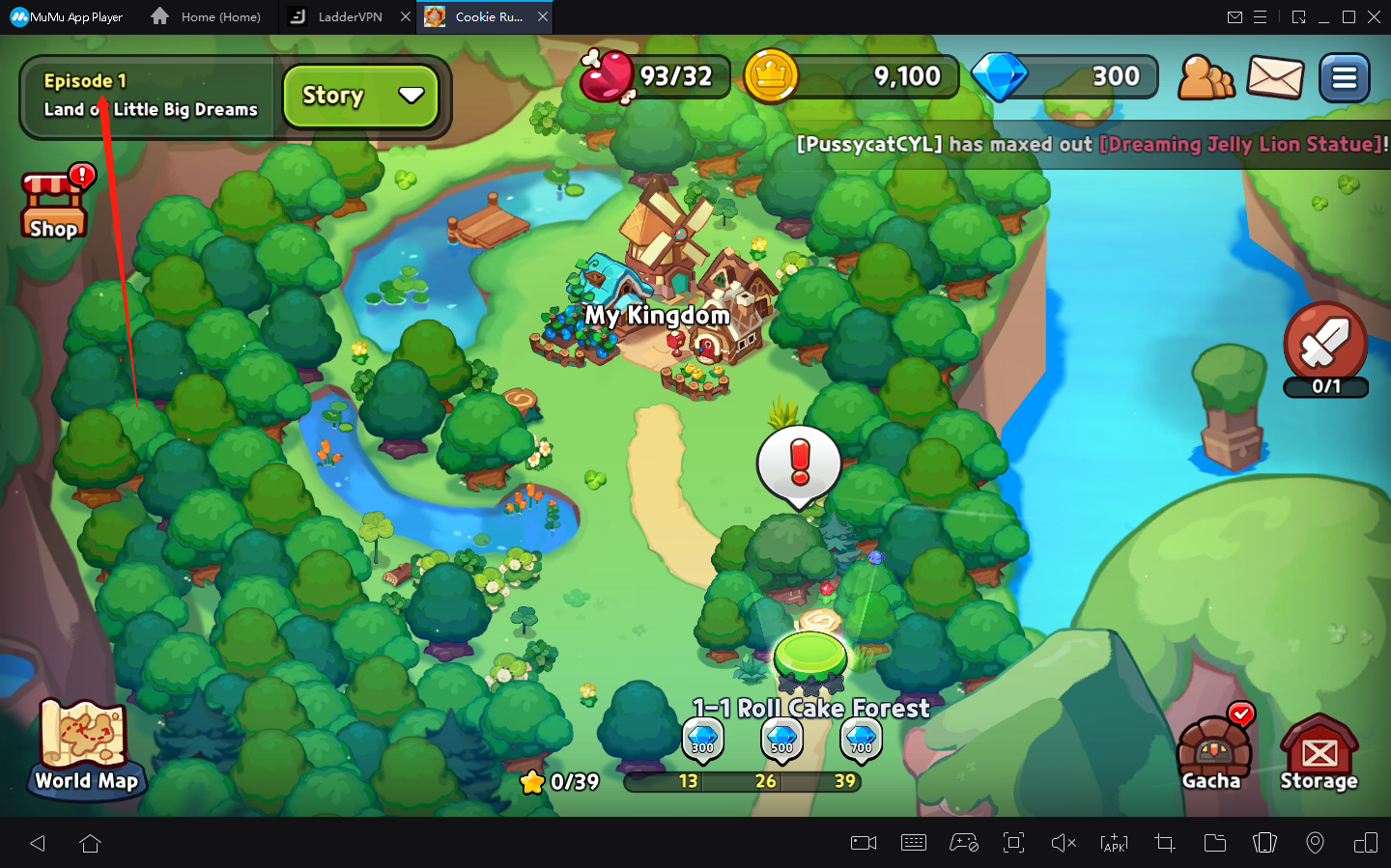Open the blue main menu
This screenshot has width=1391, height=868.
(x=1344, y=77)
